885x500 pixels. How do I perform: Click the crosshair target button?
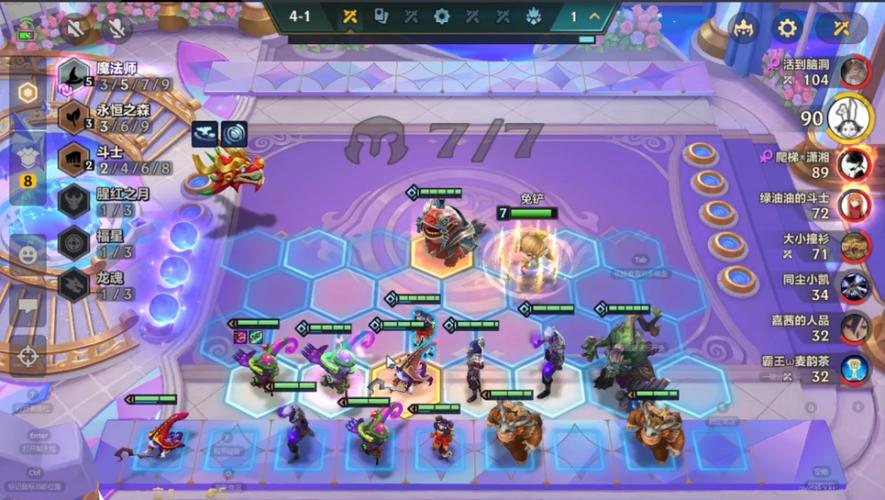[x=28, y=355]
